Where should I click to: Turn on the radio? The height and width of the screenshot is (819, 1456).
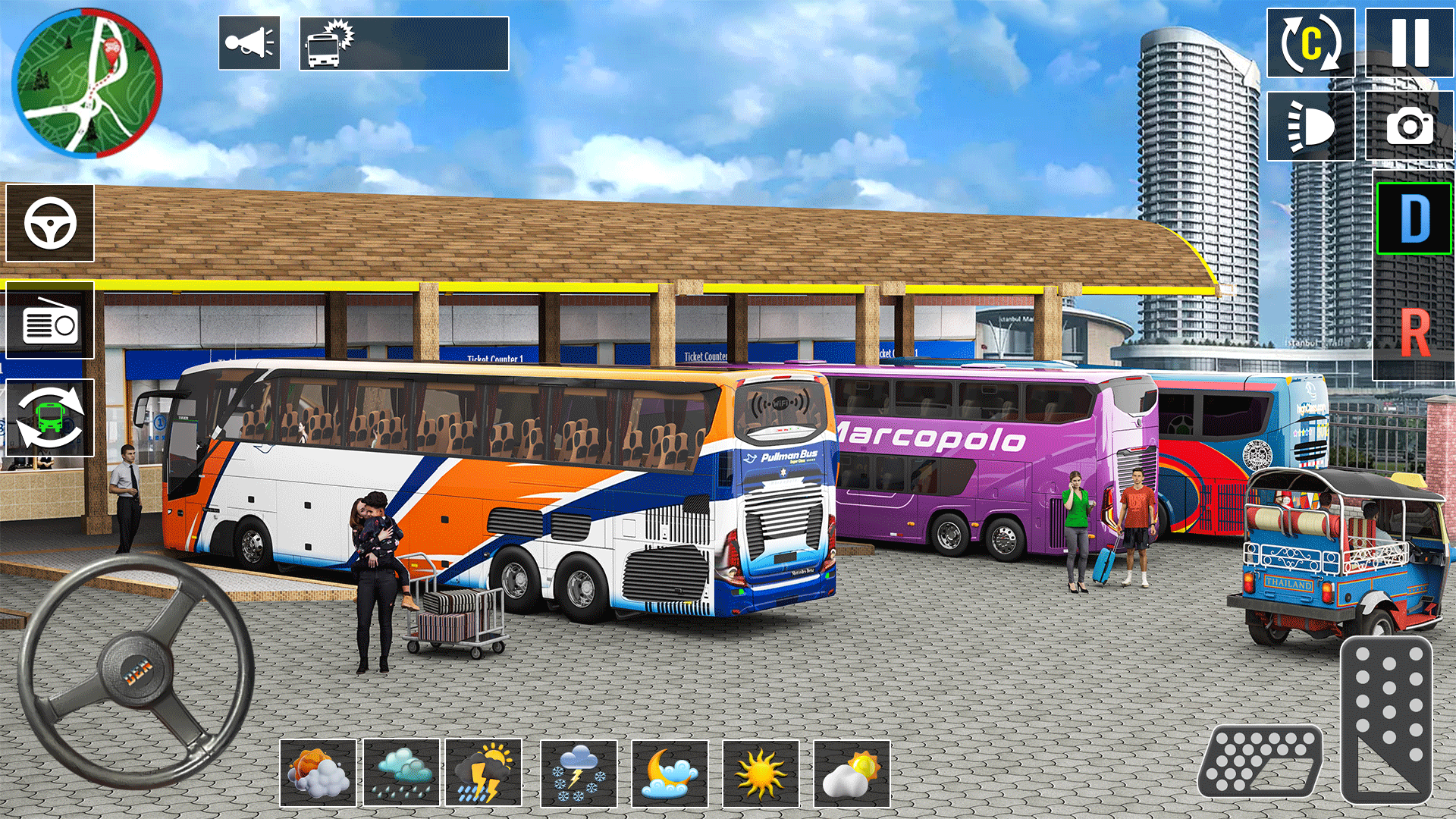[x=48, y=322]
